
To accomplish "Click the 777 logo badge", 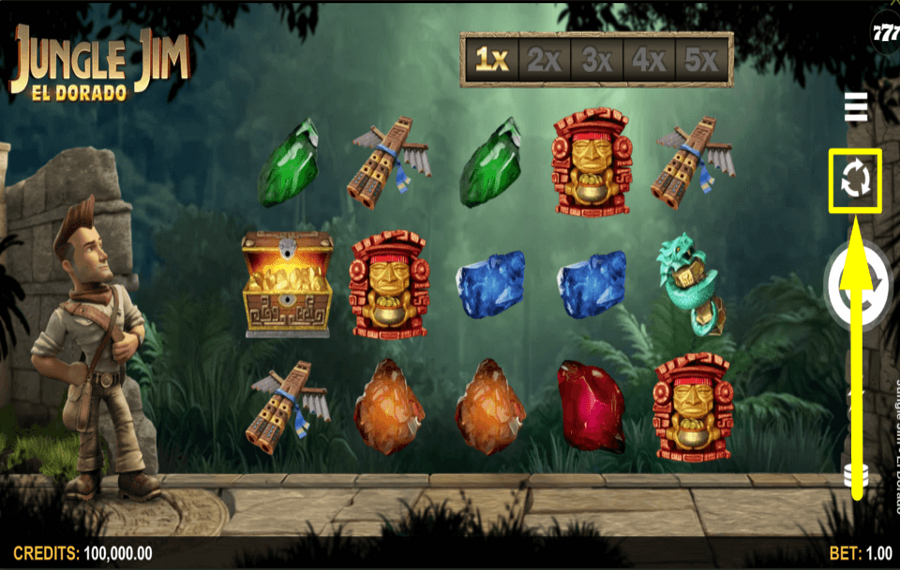I will point(885,32).
